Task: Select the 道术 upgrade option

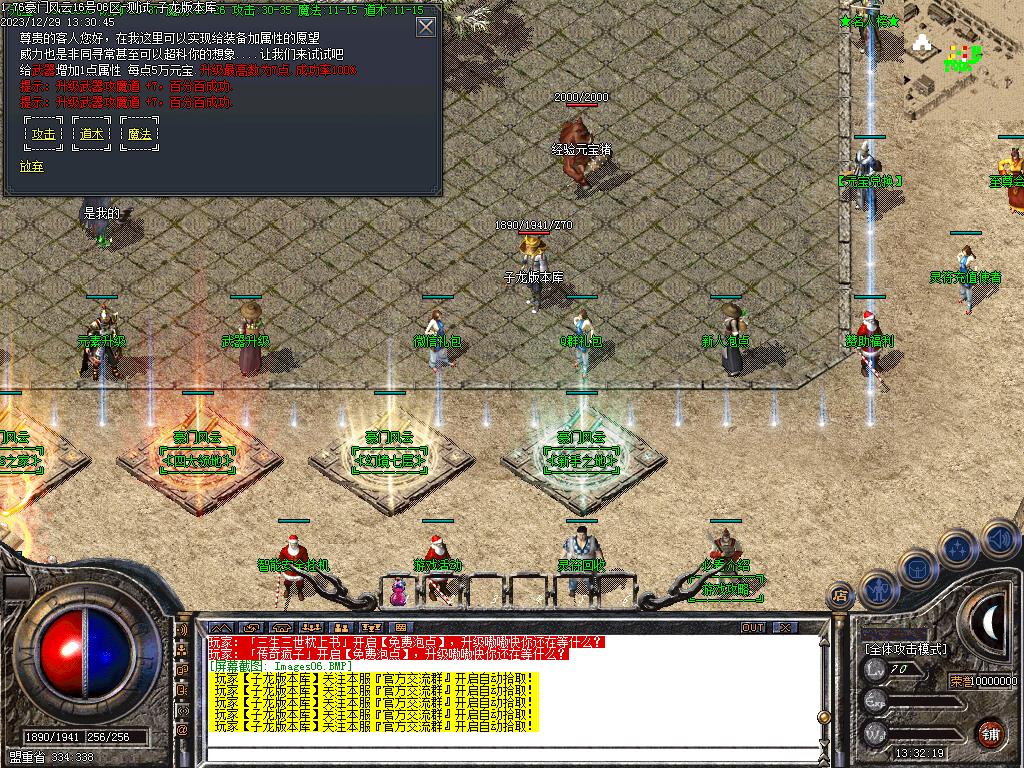Action: (x=92, y=134)
